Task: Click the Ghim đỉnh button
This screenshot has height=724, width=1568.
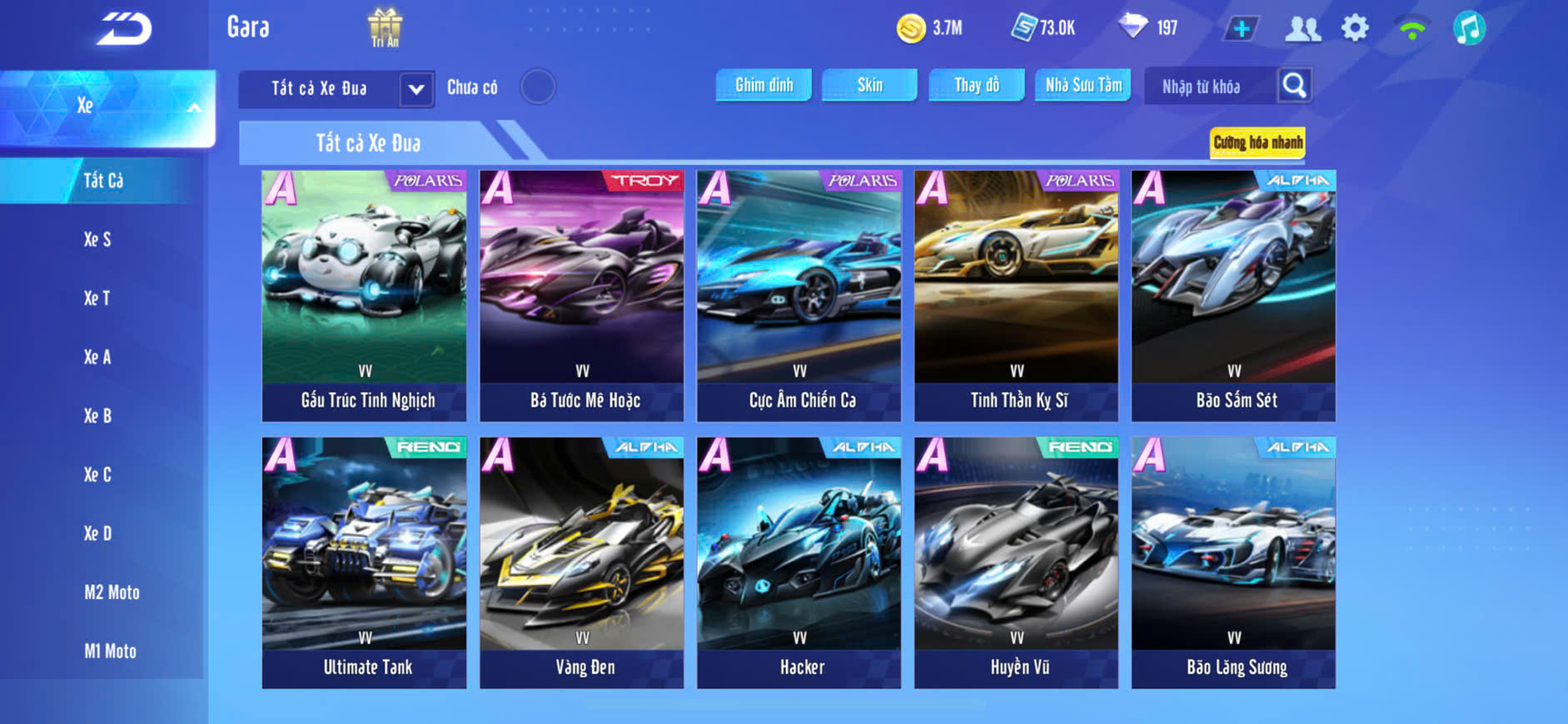Action: click(x=764, y=85)
